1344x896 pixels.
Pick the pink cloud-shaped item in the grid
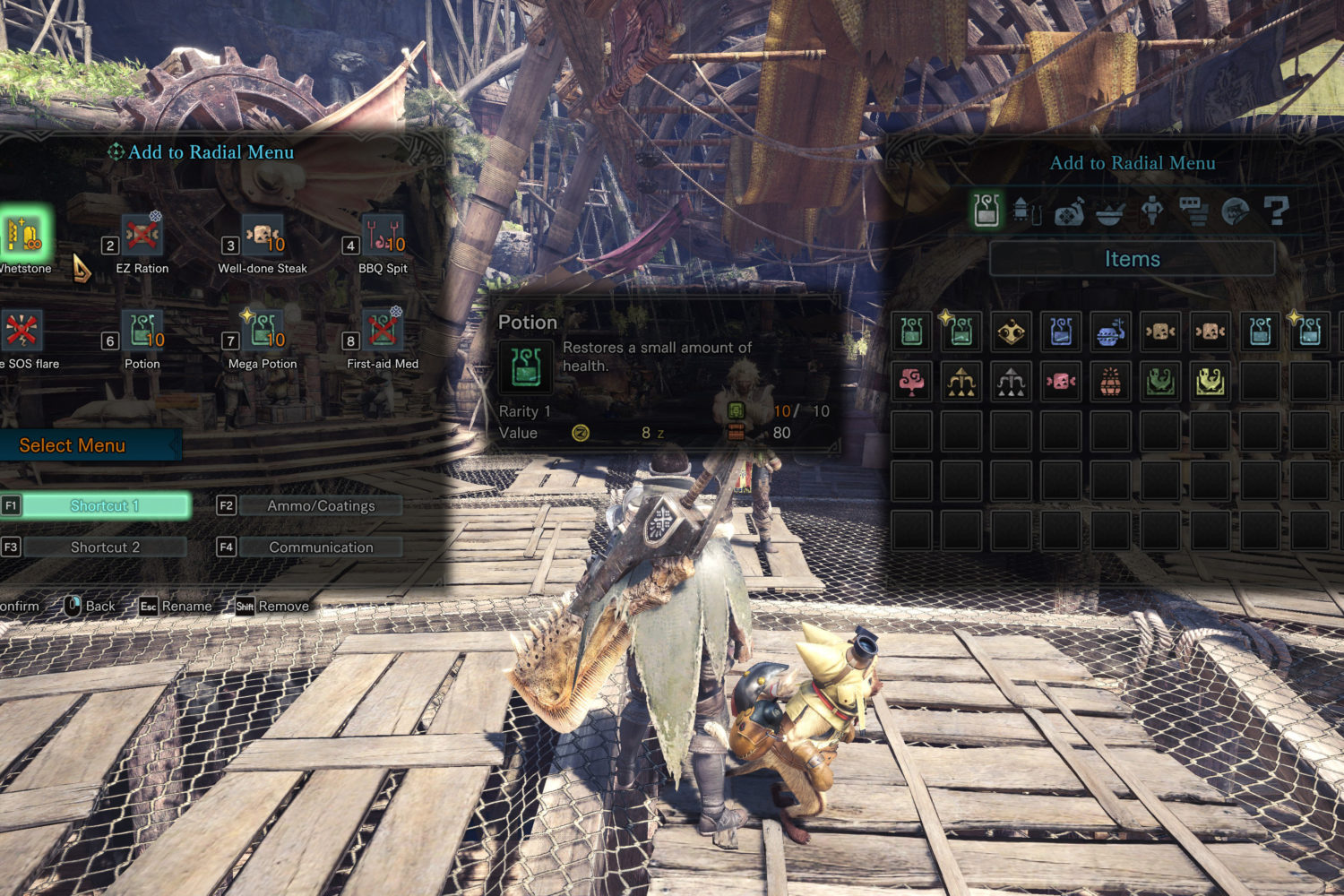[x=912, y=382]
